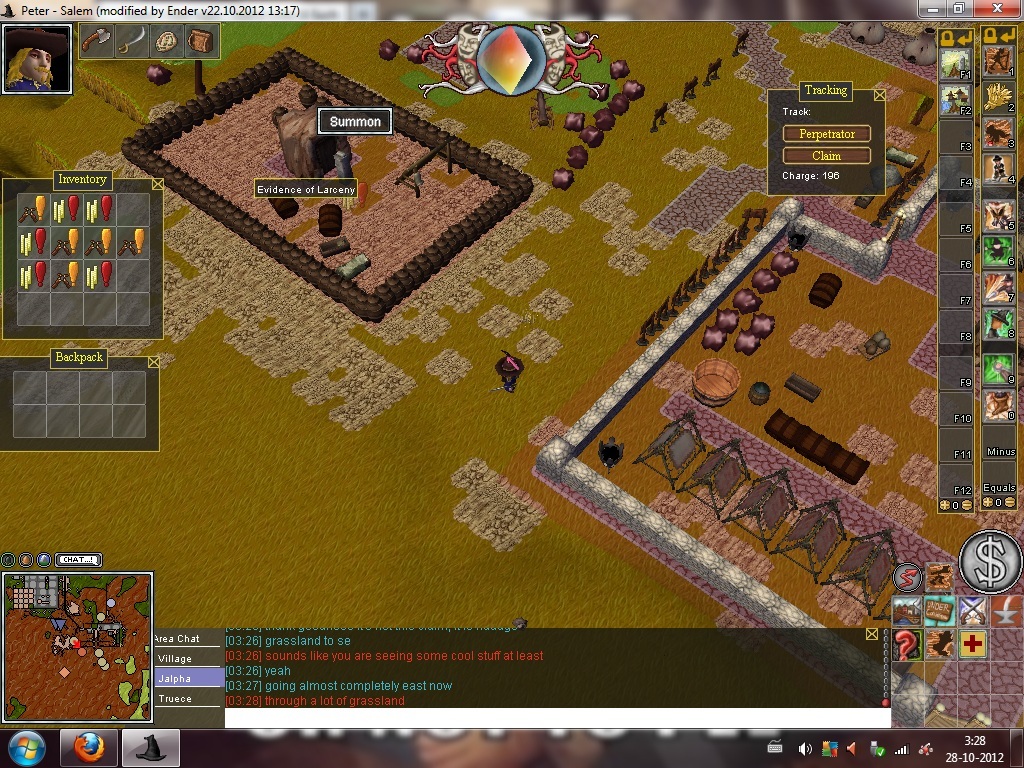Select the equipped cutlass sword slot
Screen dimensions: 1024x768
coord(131,41)
